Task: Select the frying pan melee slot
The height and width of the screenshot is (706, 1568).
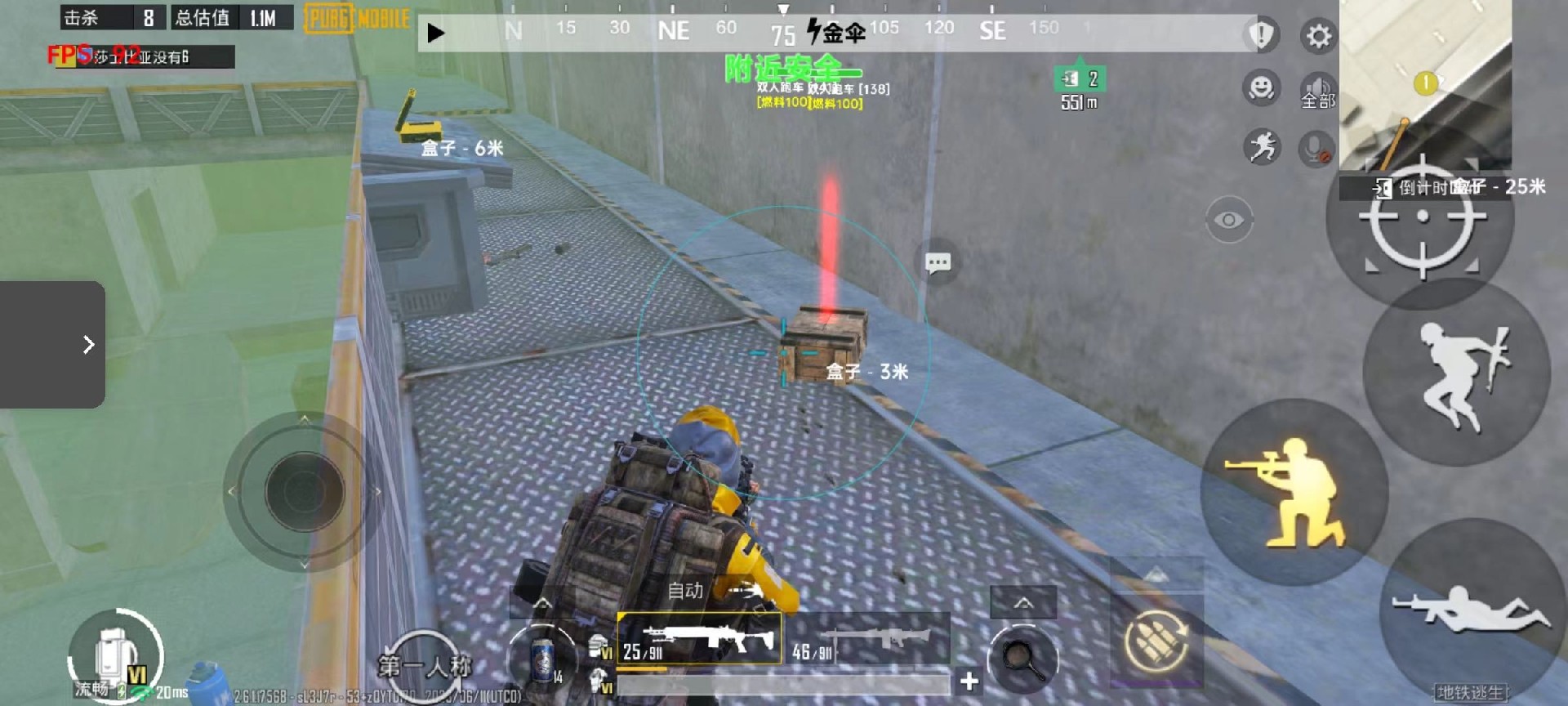Action: click(x=1023, y=654)
